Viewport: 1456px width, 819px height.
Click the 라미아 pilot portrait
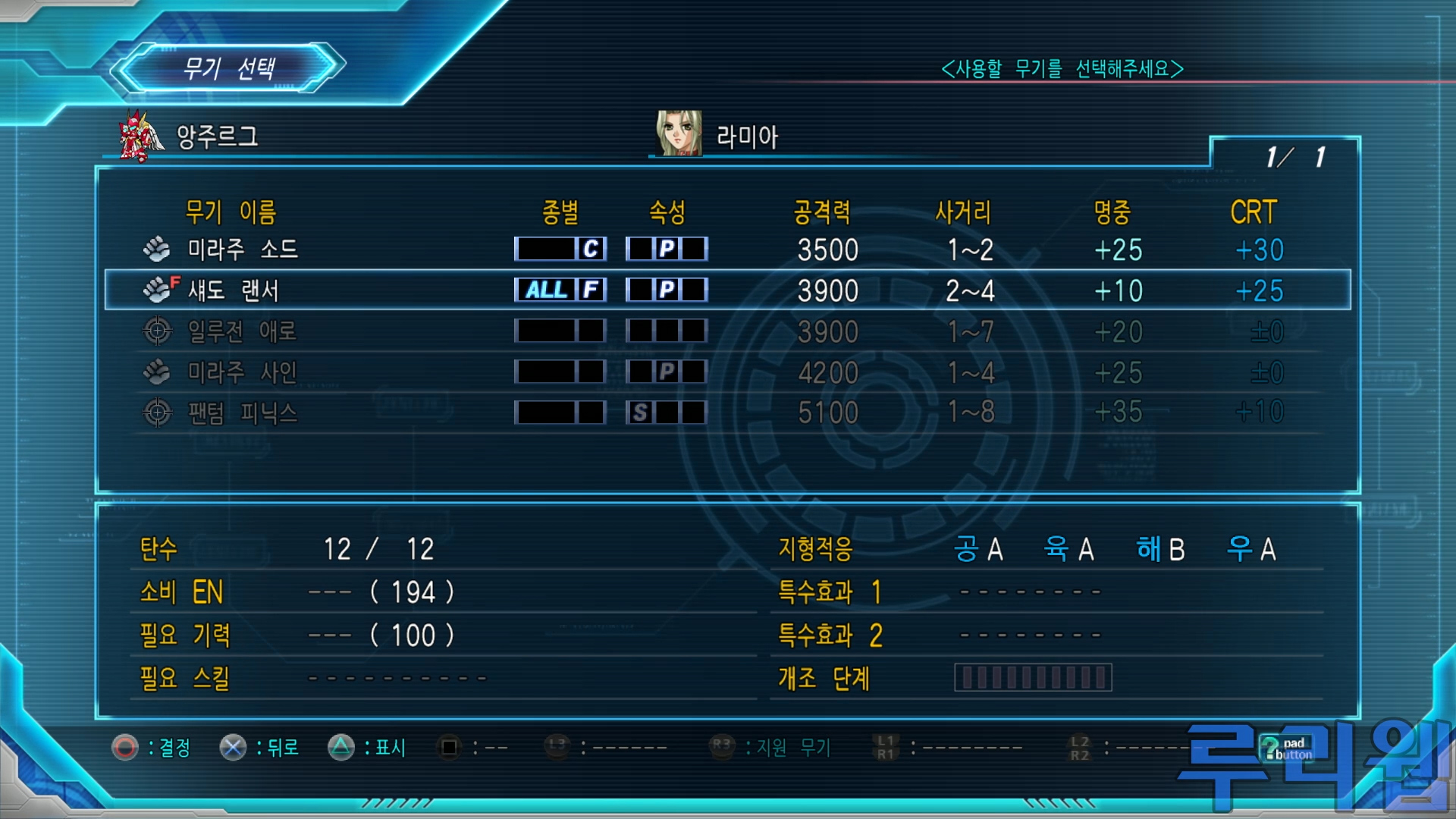click(679, 133)
